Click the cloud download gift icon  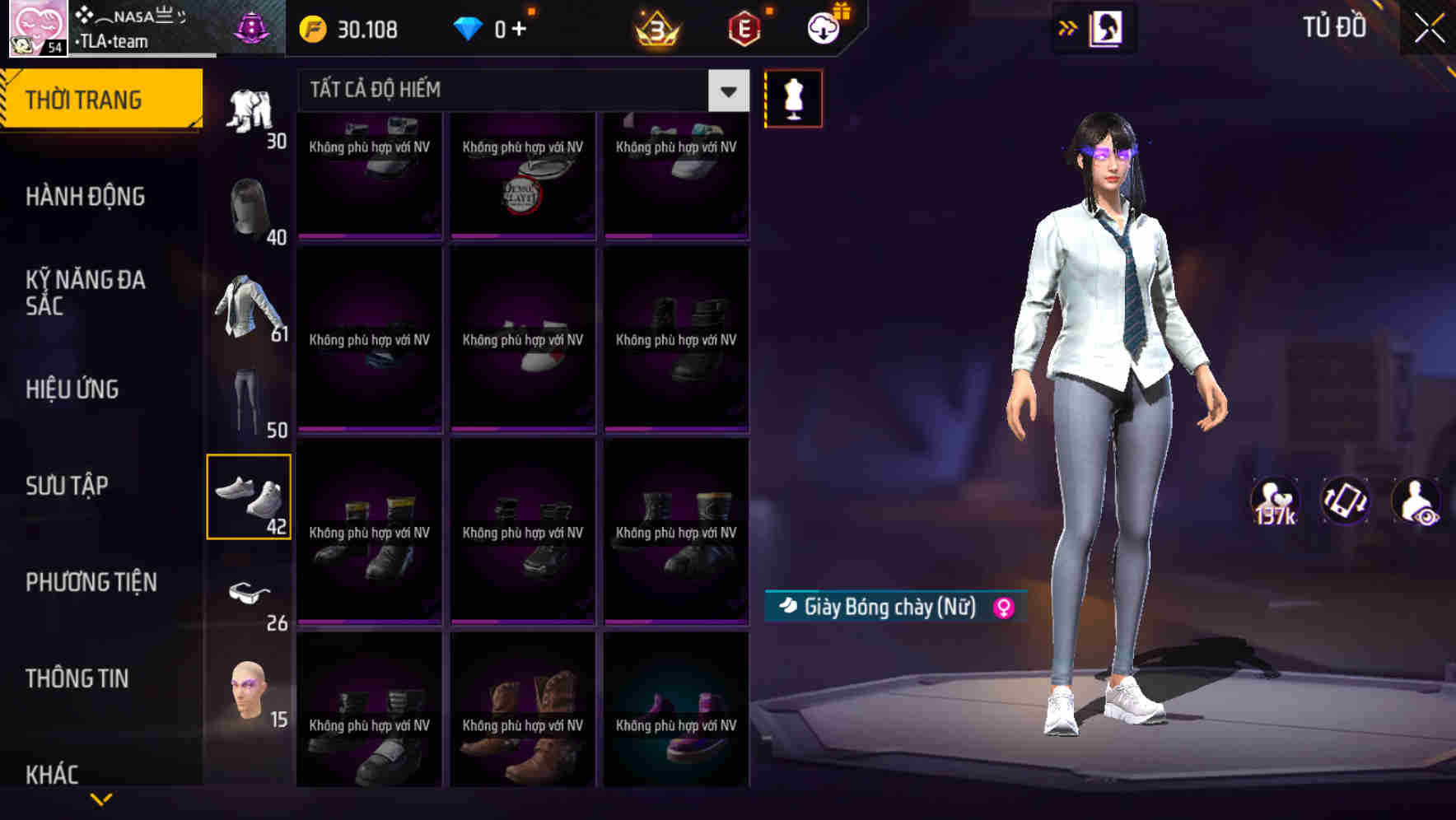coord(824,28)
